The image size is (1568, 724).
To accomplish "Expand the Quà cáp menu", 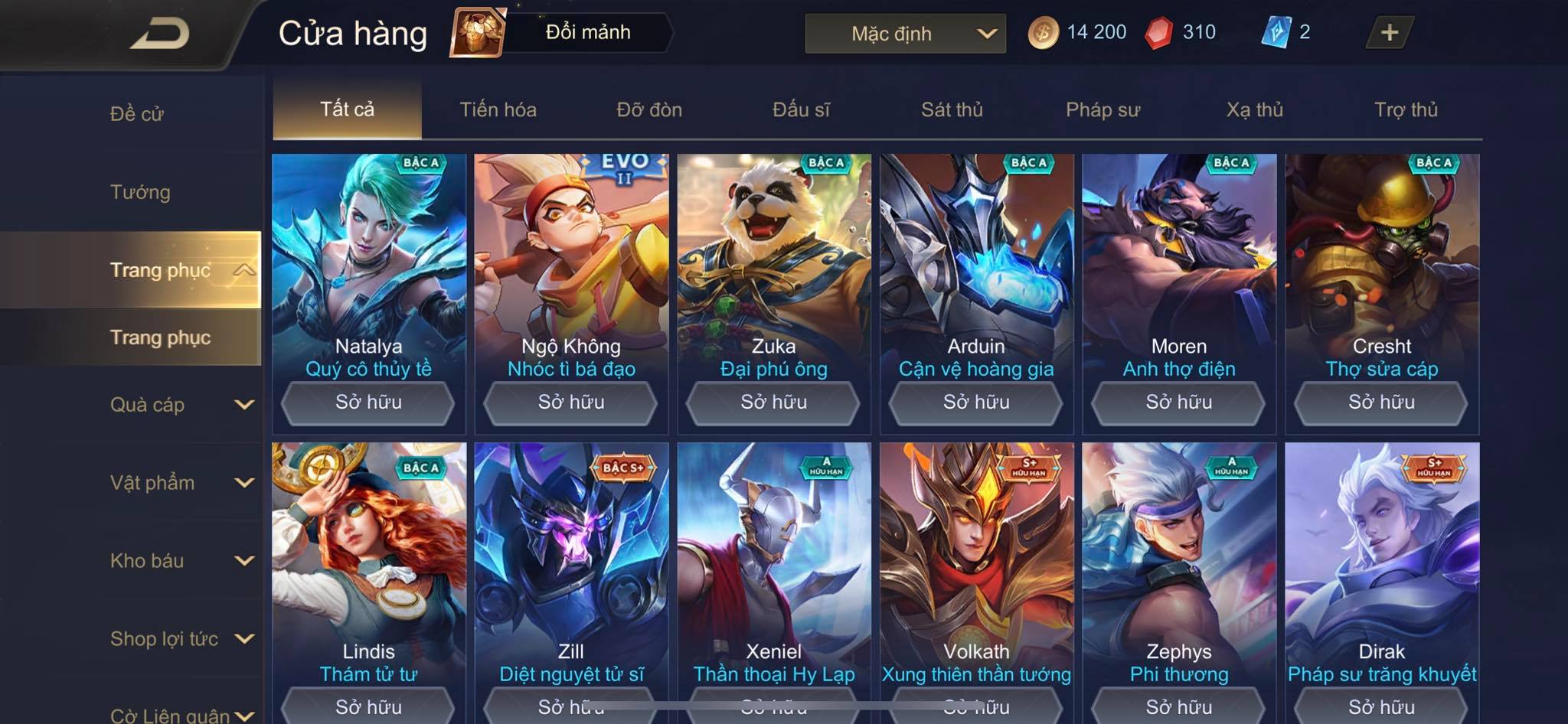I will coord(180,405).
